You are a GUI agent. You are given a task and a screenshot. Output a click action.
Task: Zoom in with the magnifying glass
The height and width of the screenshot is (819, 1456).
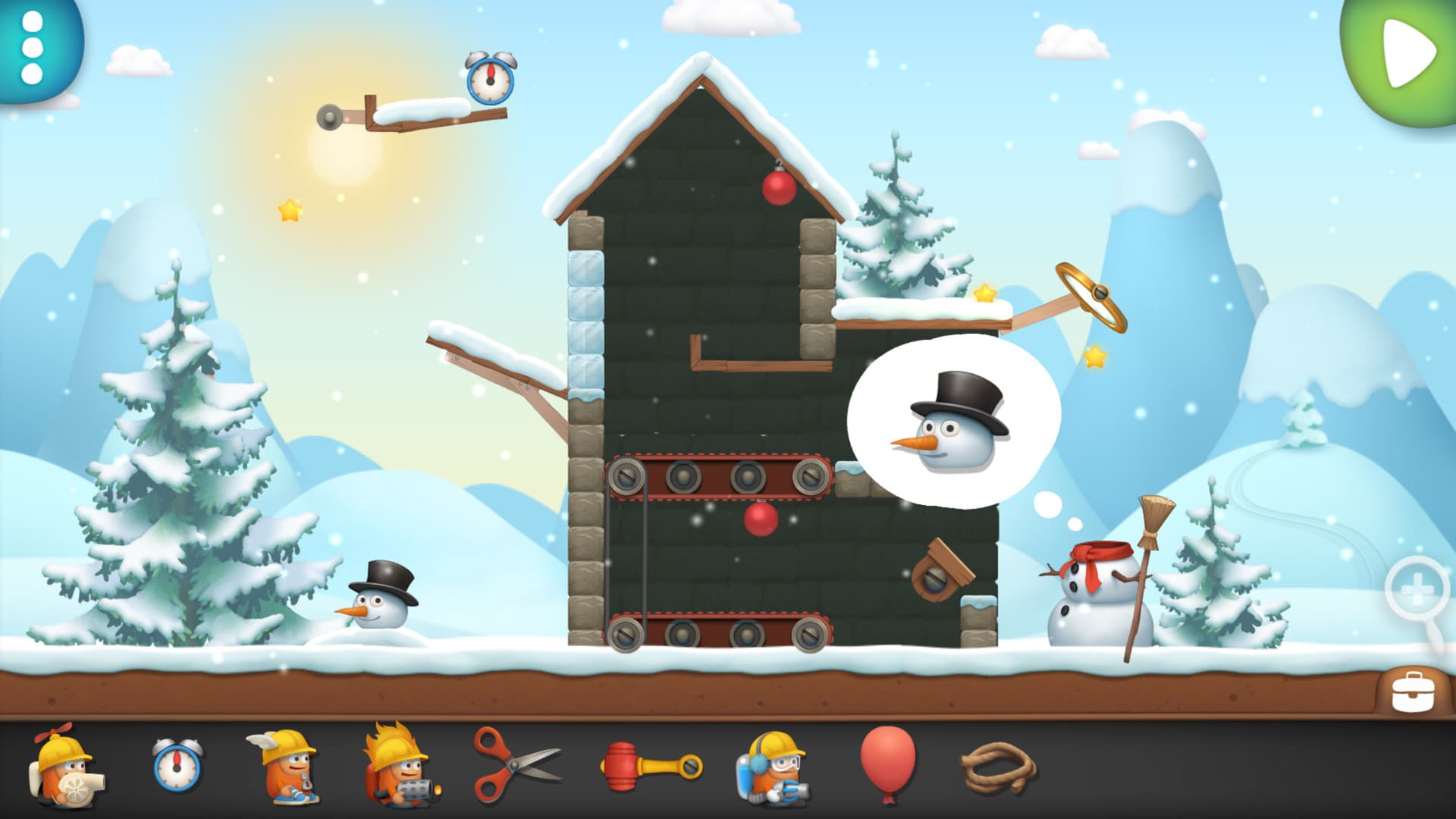coord(1417,591)
